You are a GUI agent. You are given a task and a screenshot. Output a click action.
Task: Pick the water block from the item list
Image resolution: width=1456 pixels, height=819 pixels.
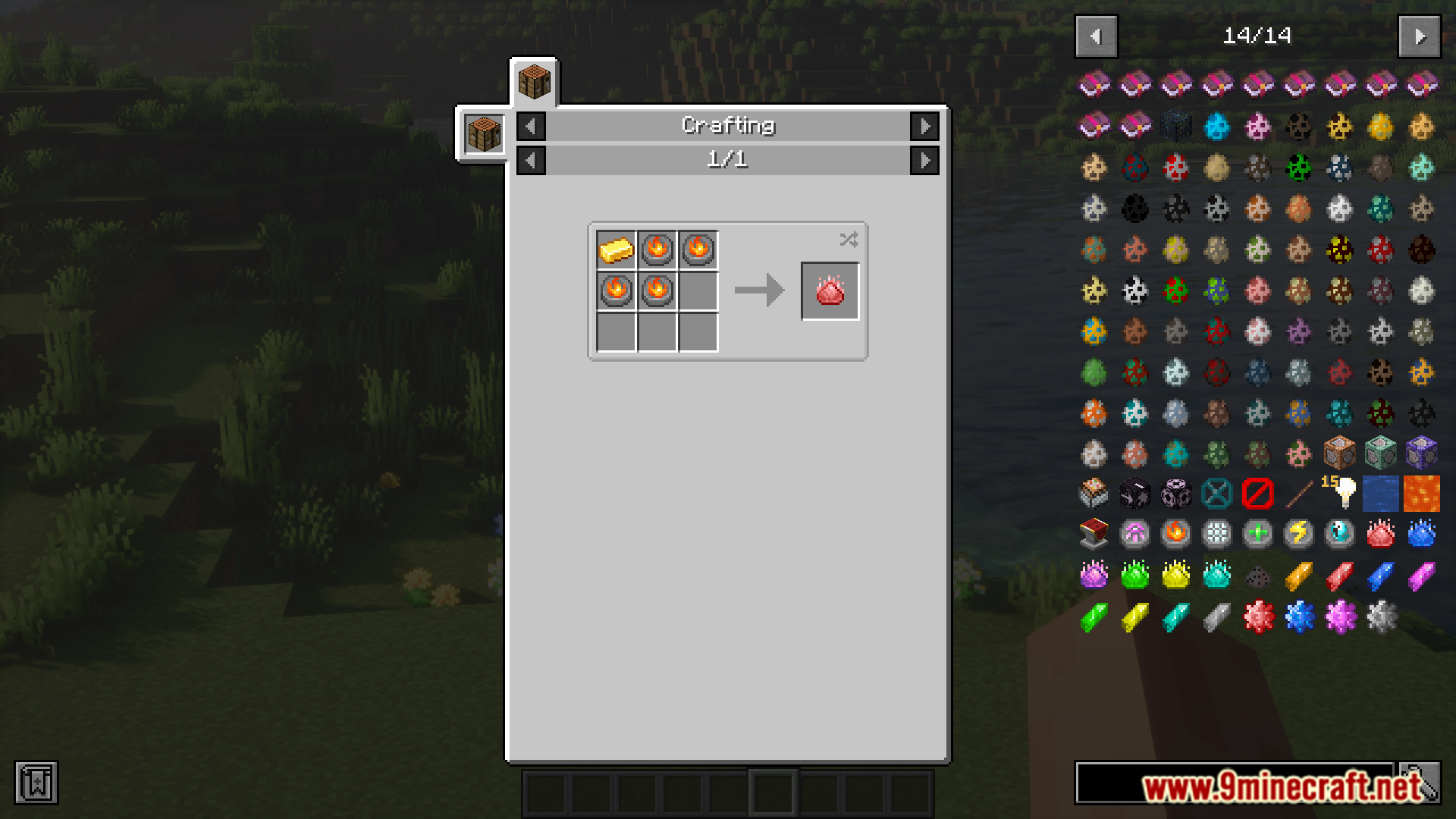(x=1380, y=494)
